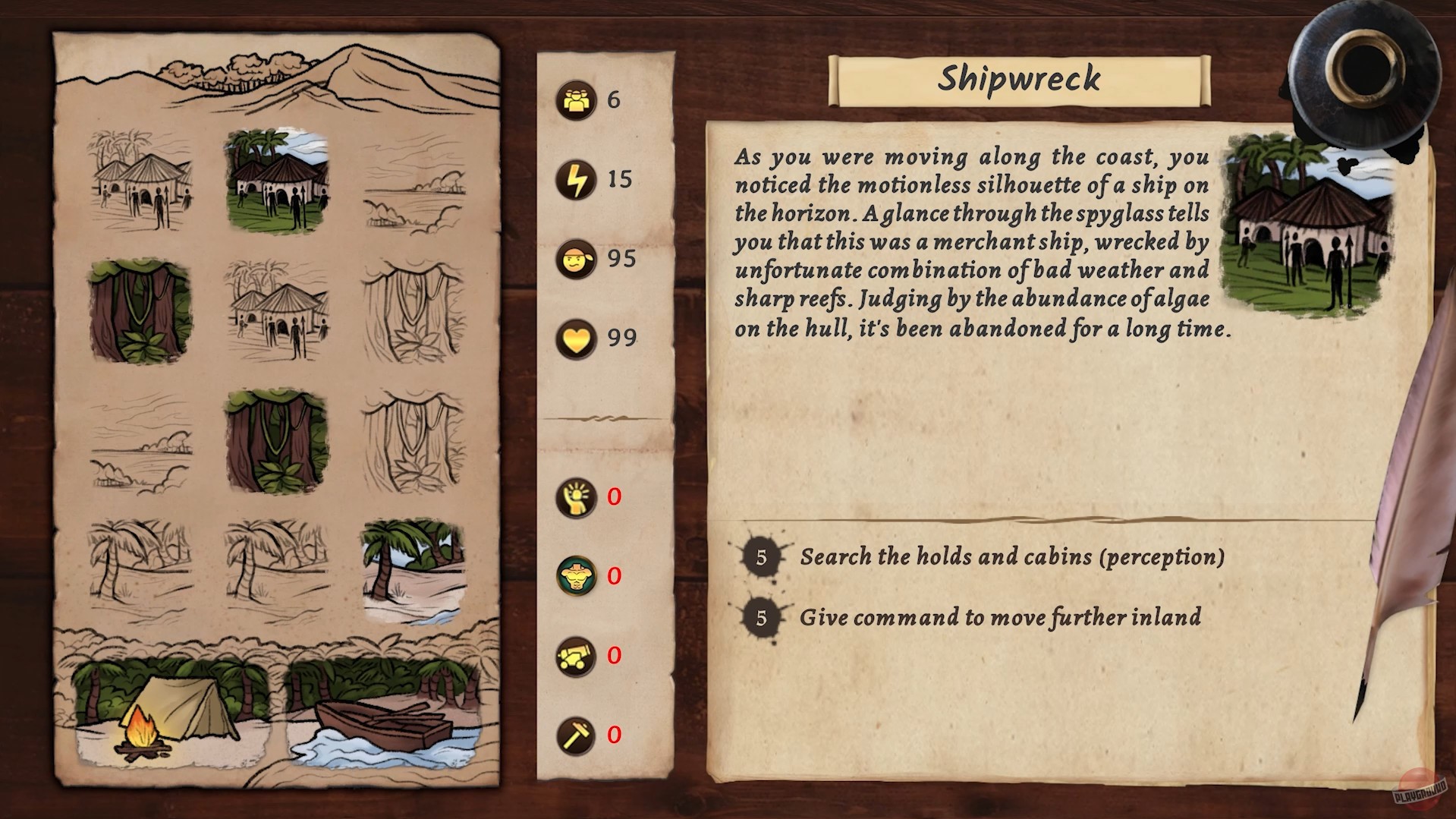Choose Give command to move further inland

point(1000,618)
